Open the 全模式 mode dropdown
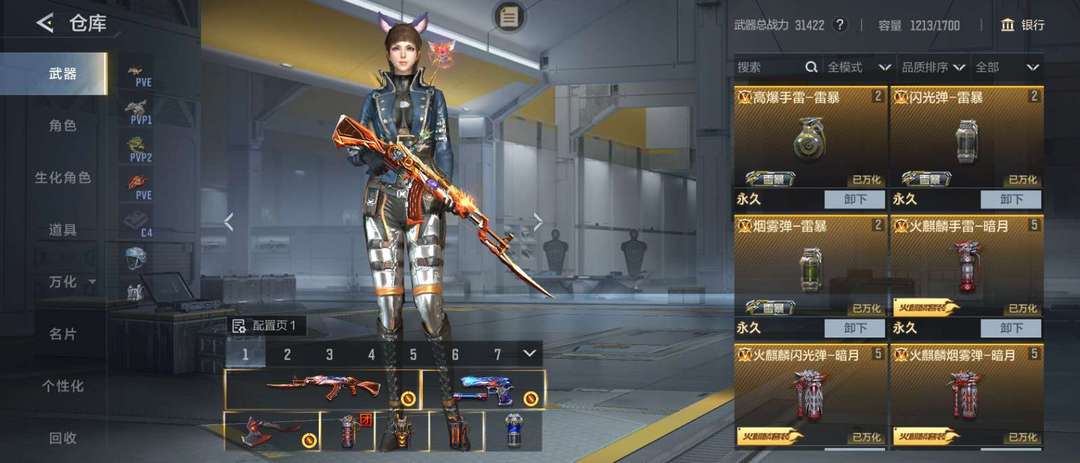The image size is (1080, 463). point(858,67)
